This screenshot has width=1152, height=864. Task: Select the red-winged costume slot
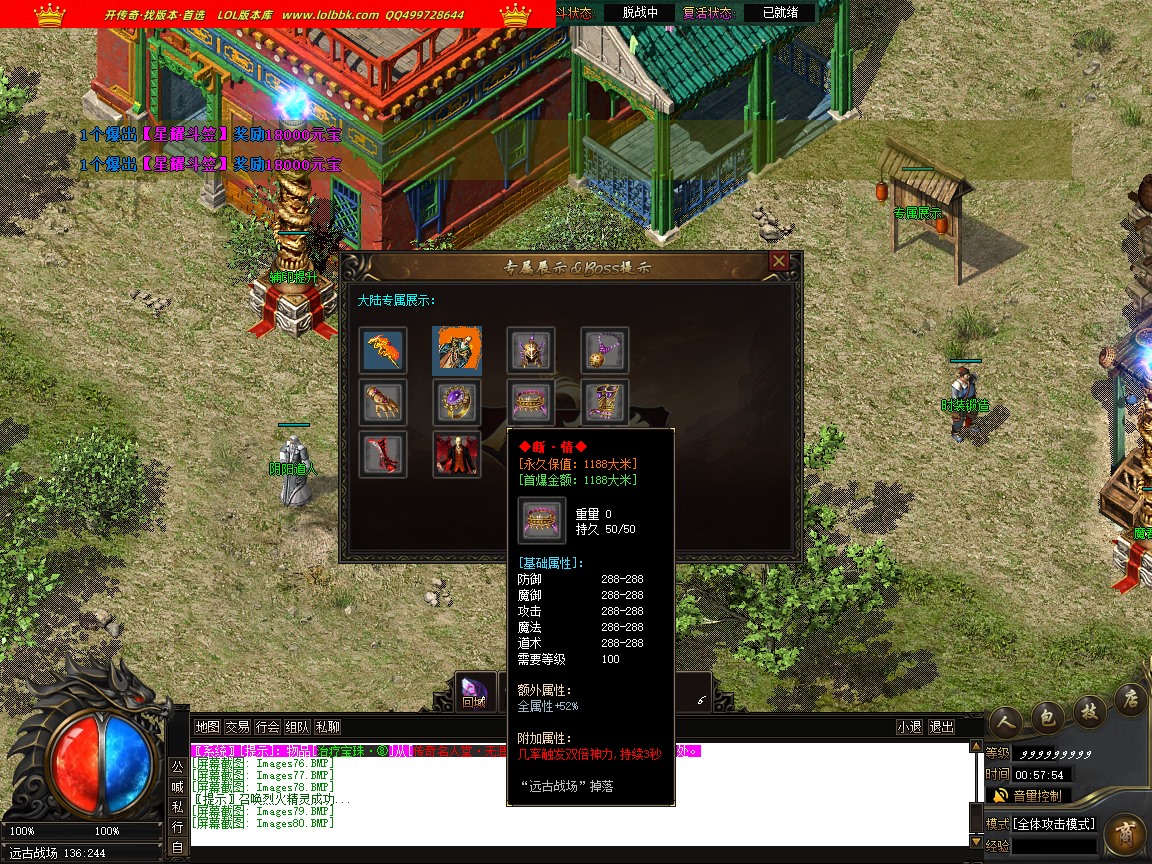tap(458, 455)
